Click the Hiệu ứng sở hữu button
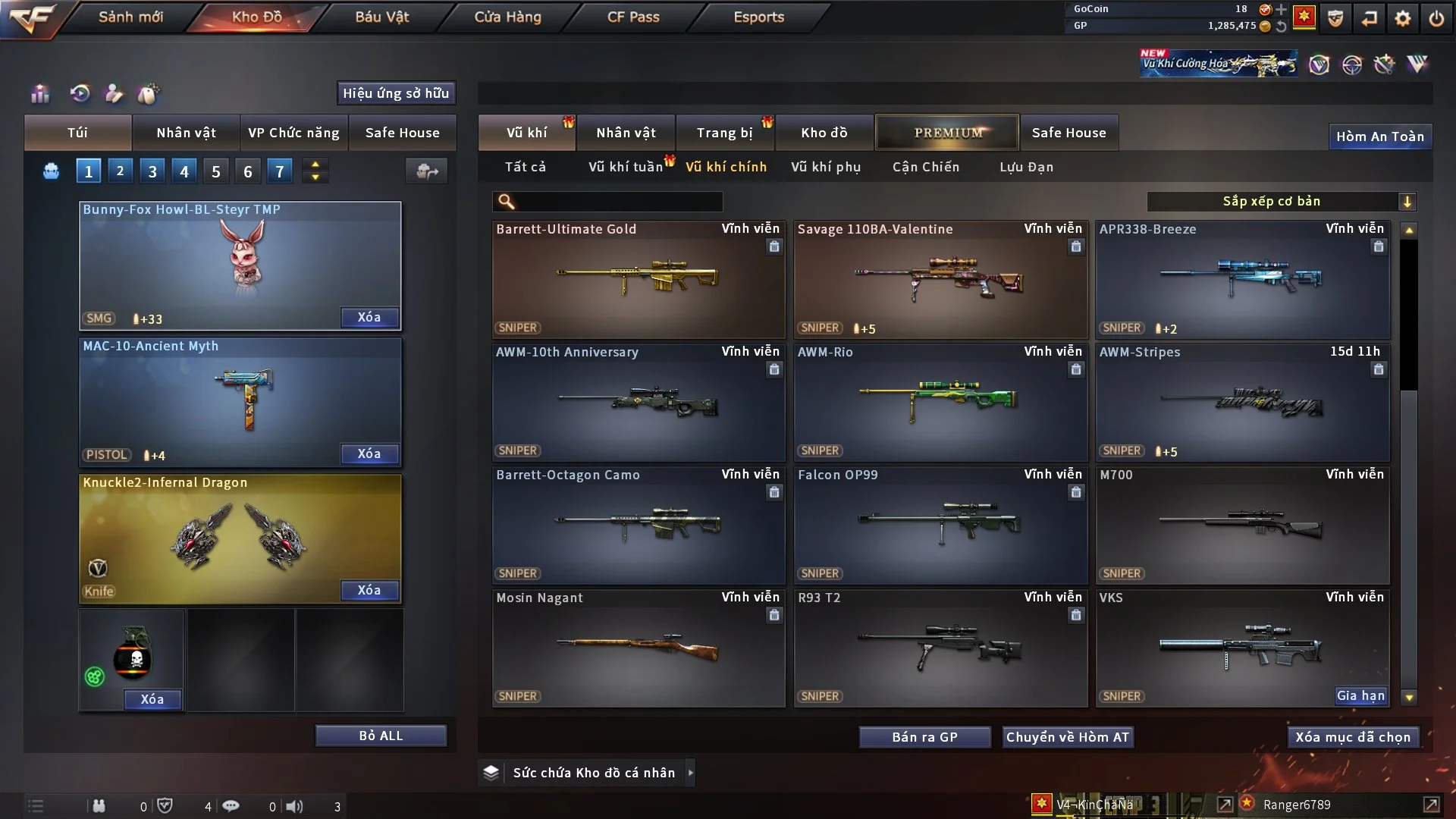Screen dimensions: 1456x819 coord(396,93)
